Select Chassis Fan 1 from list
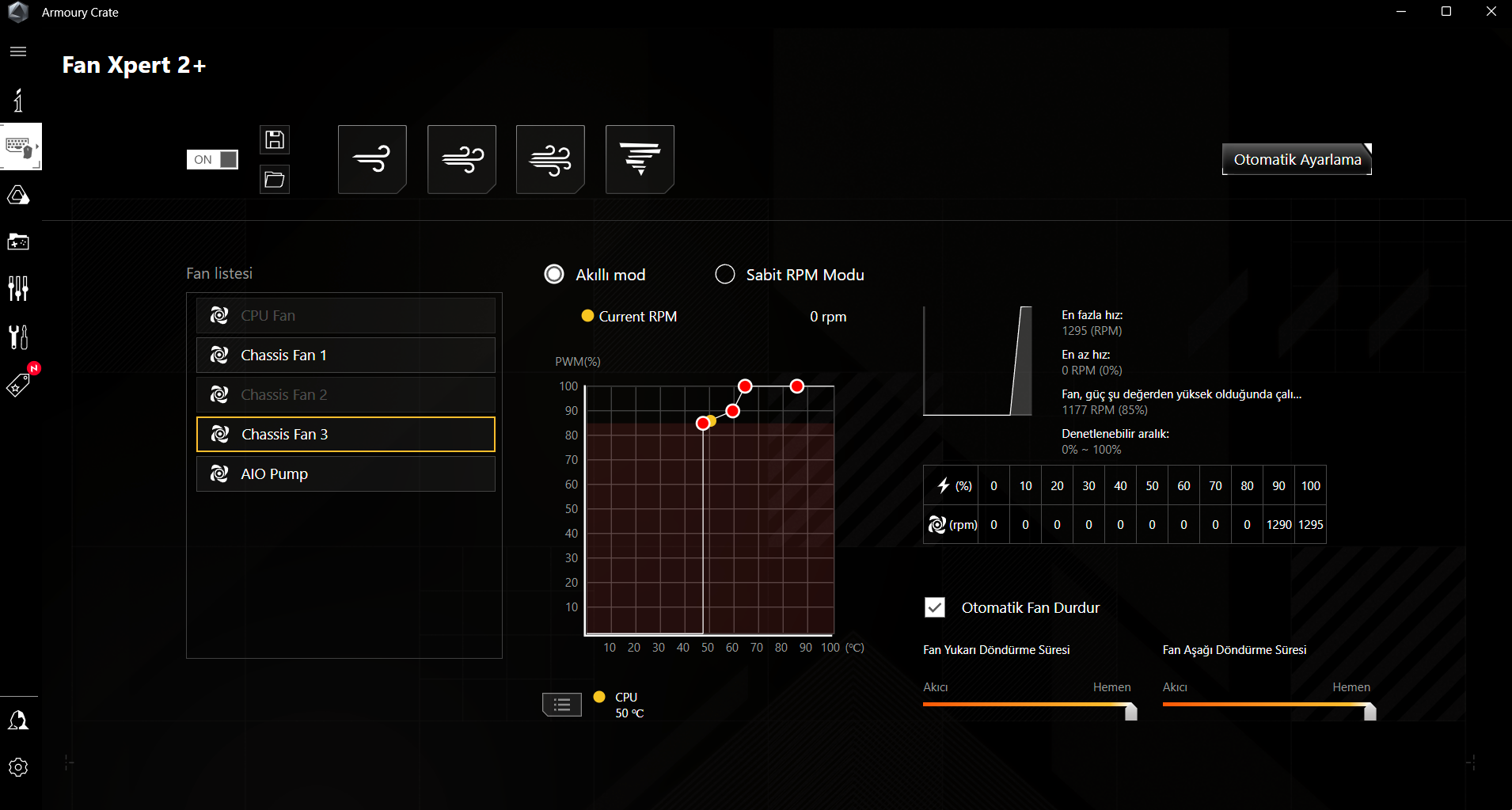 346,356
